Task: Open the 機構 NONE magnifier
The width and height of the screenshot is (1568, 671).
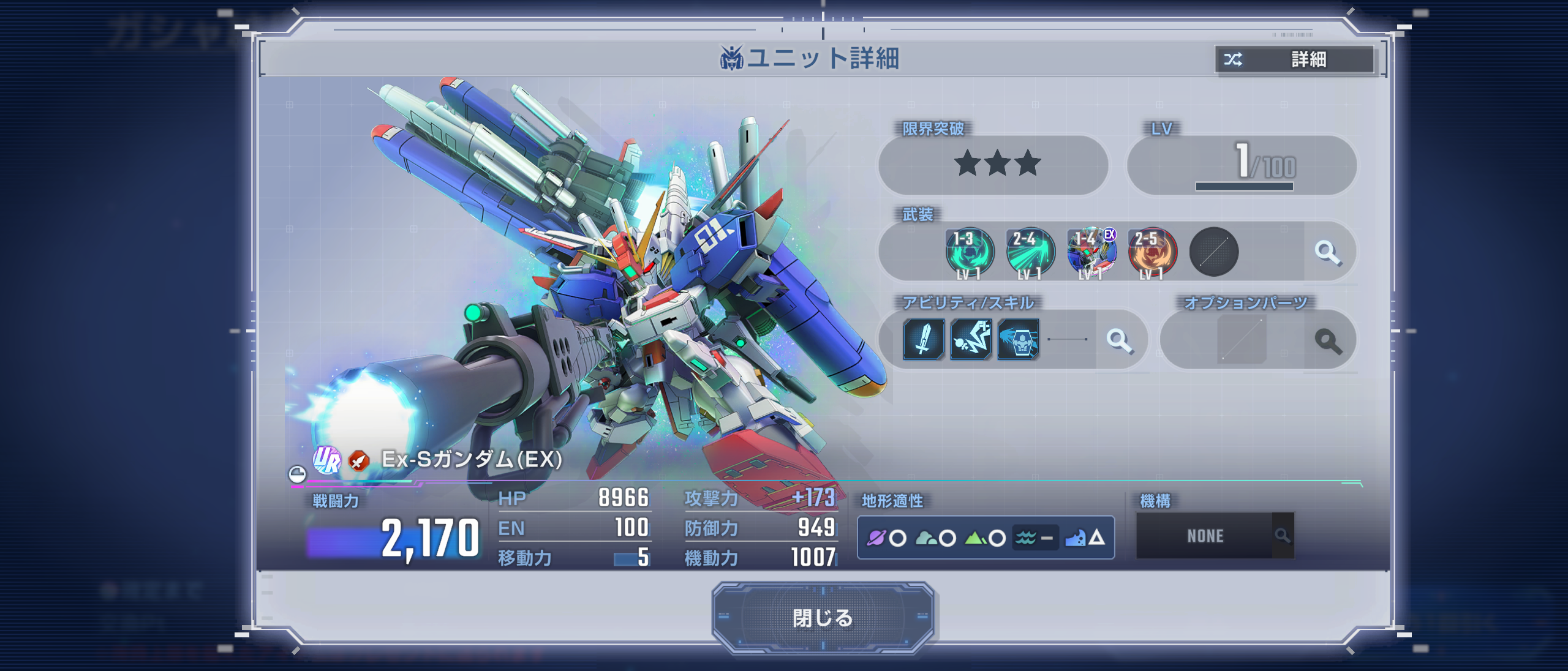Action: coord(1283,536)
